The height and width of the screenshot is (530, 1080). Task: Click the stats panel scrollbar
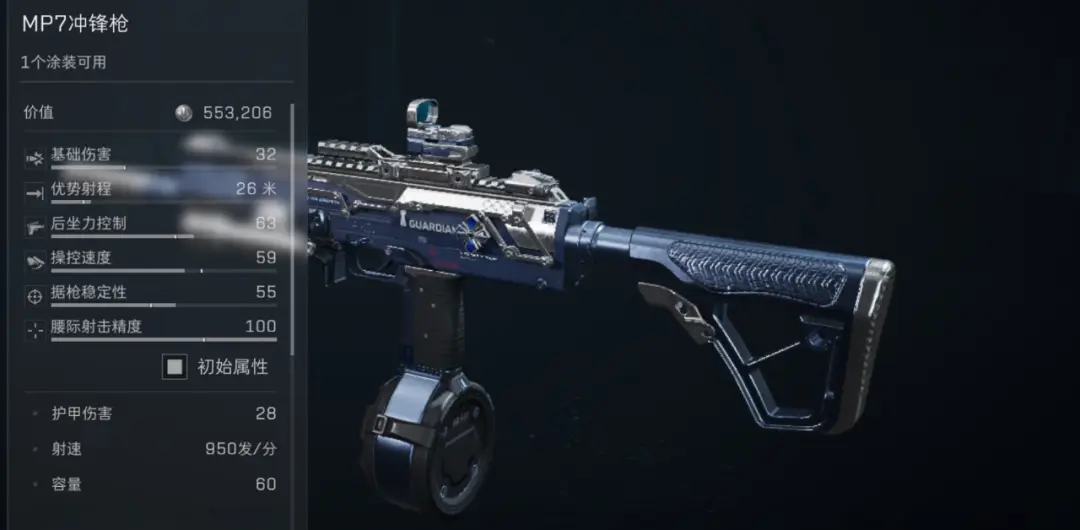click(x=292, y=228)
